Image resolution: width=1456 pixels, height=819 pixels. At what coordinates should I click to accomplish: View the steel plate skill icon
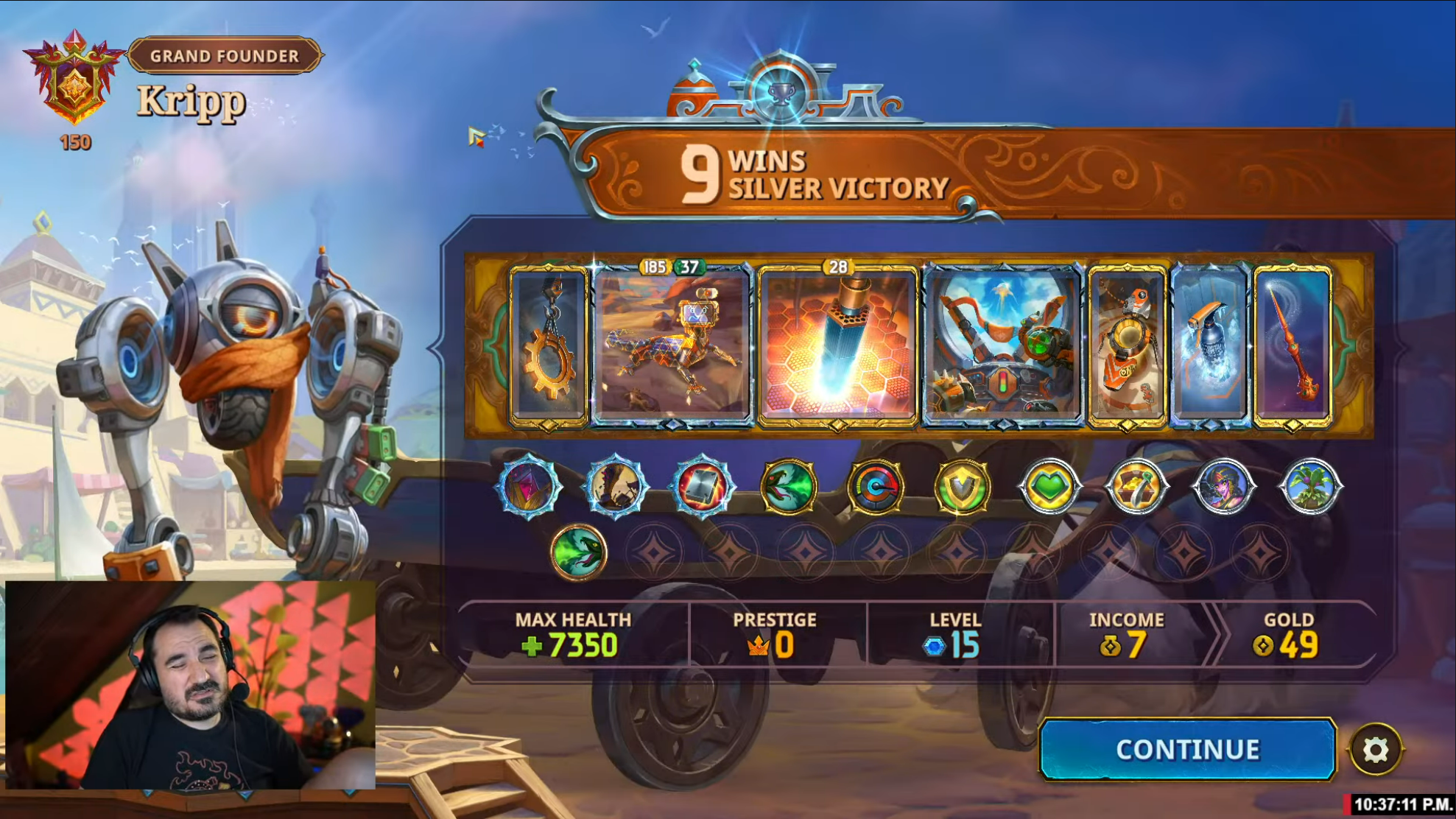702,486
